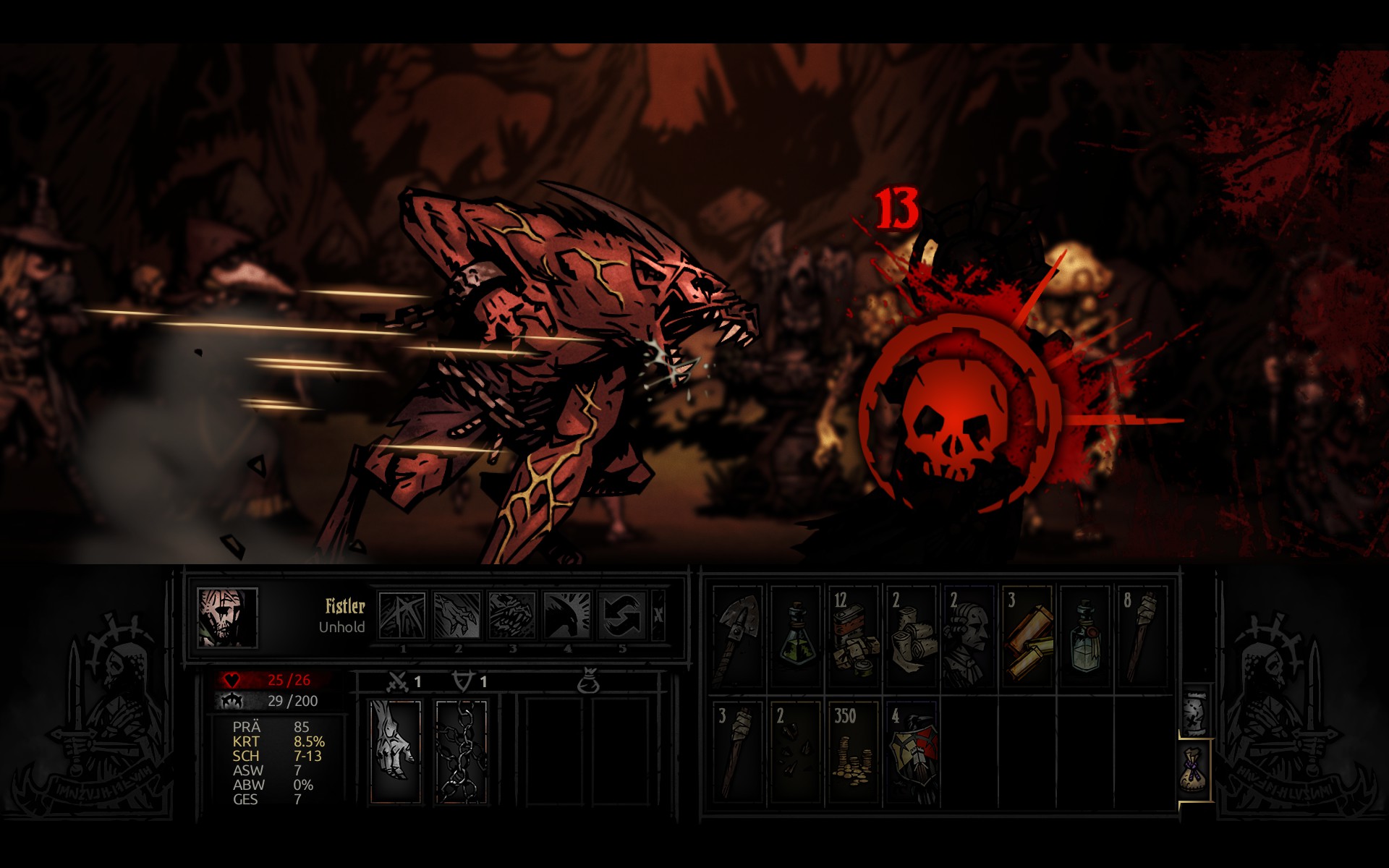Select the two dark gem shards
This screenshot has height=868, width=1389.
click(796, 752)
